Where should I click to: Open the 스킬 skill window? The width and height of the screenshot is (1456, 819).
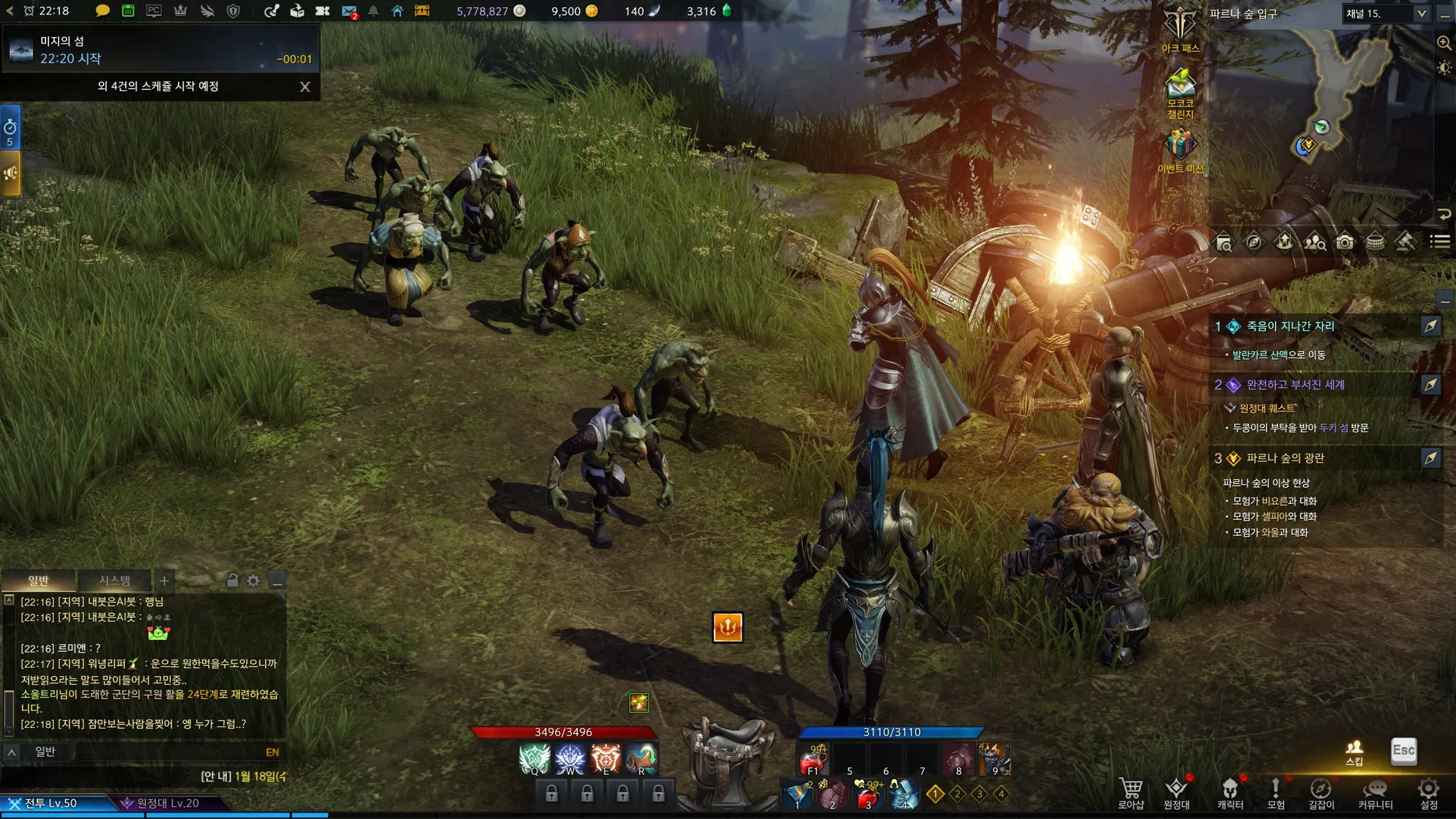pos(1354,751)
